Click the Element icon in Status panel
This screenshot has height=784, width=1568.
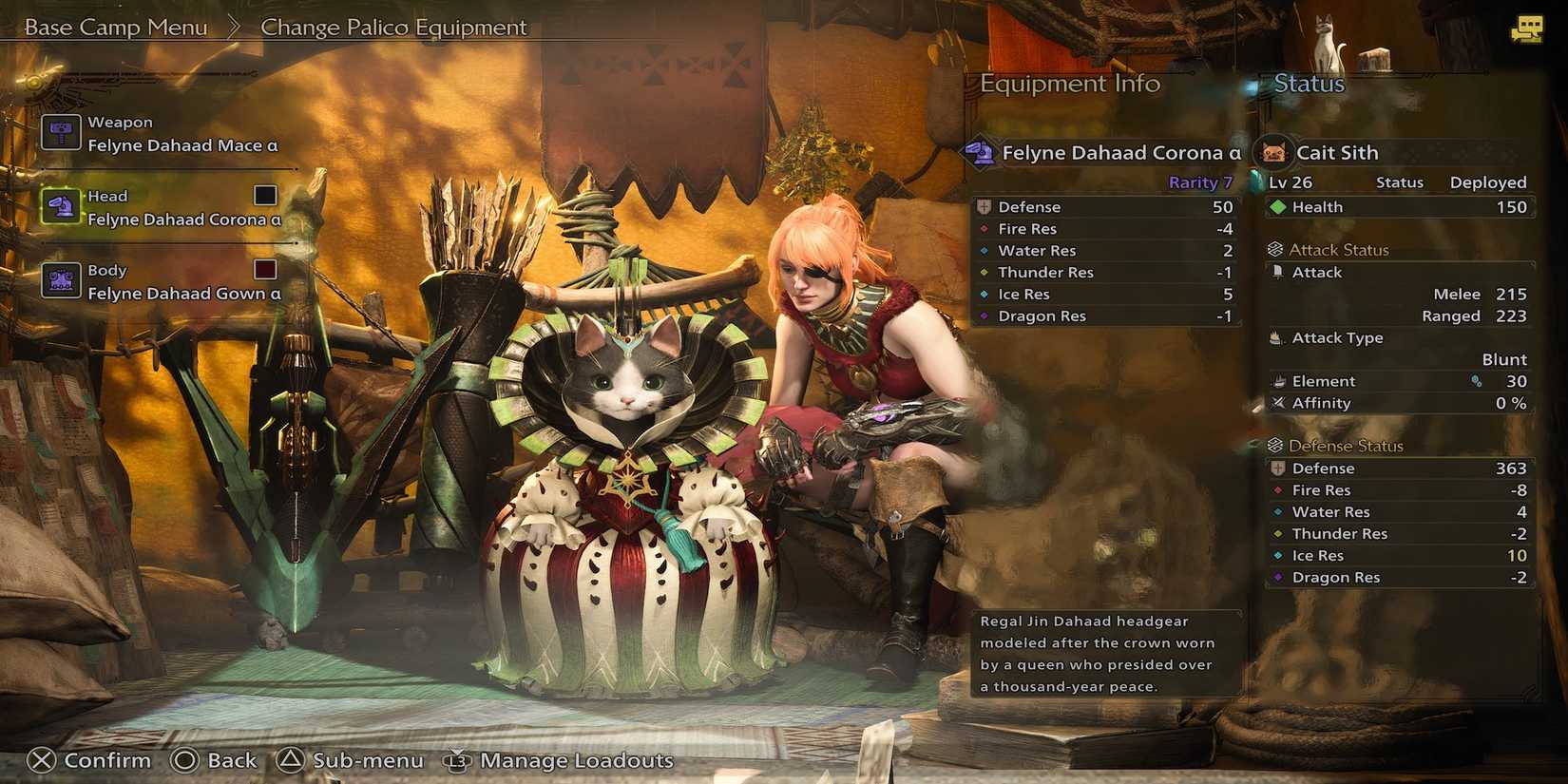coord(1274,381)
